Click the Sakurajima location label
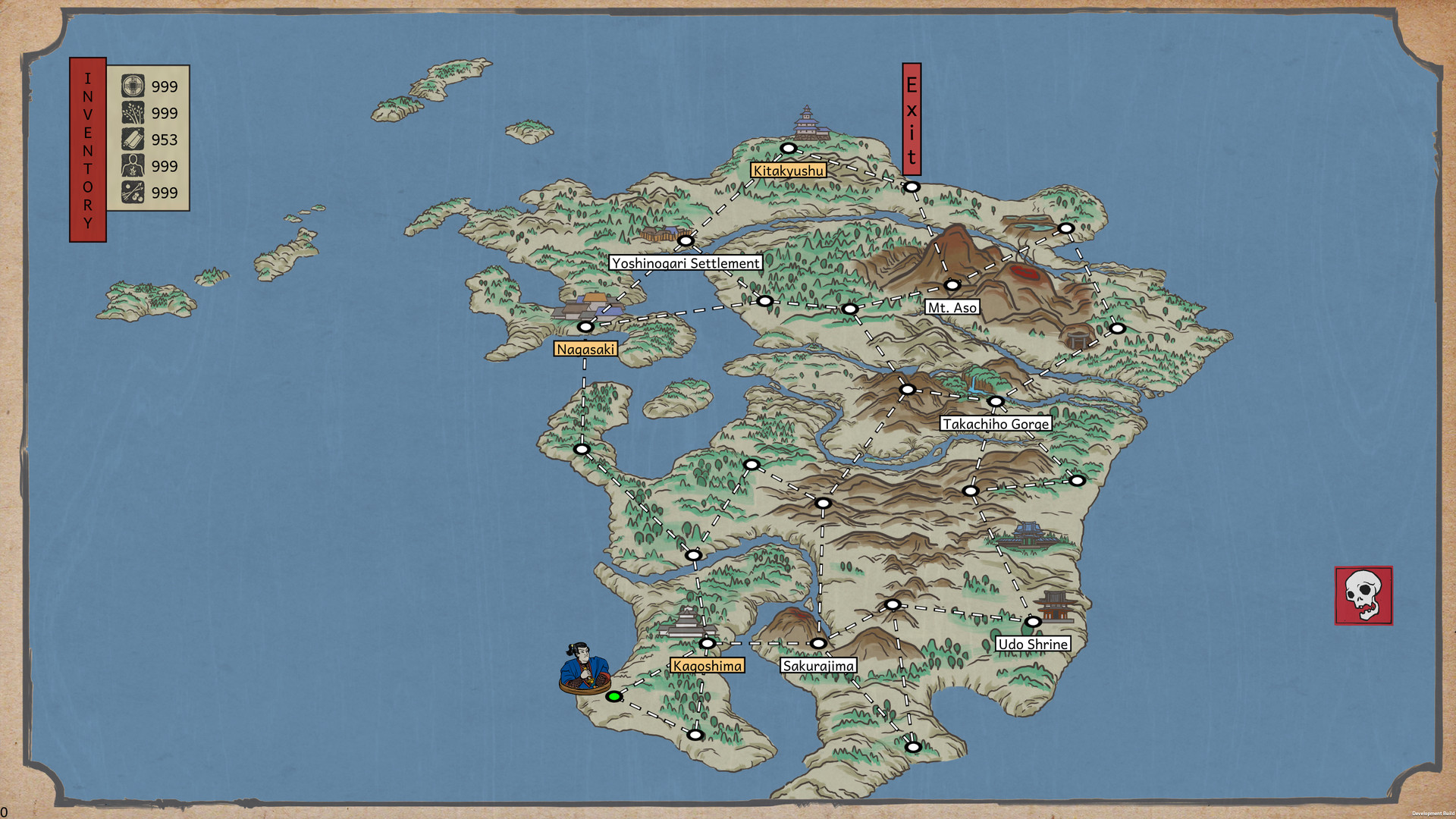 pos(818,664)
